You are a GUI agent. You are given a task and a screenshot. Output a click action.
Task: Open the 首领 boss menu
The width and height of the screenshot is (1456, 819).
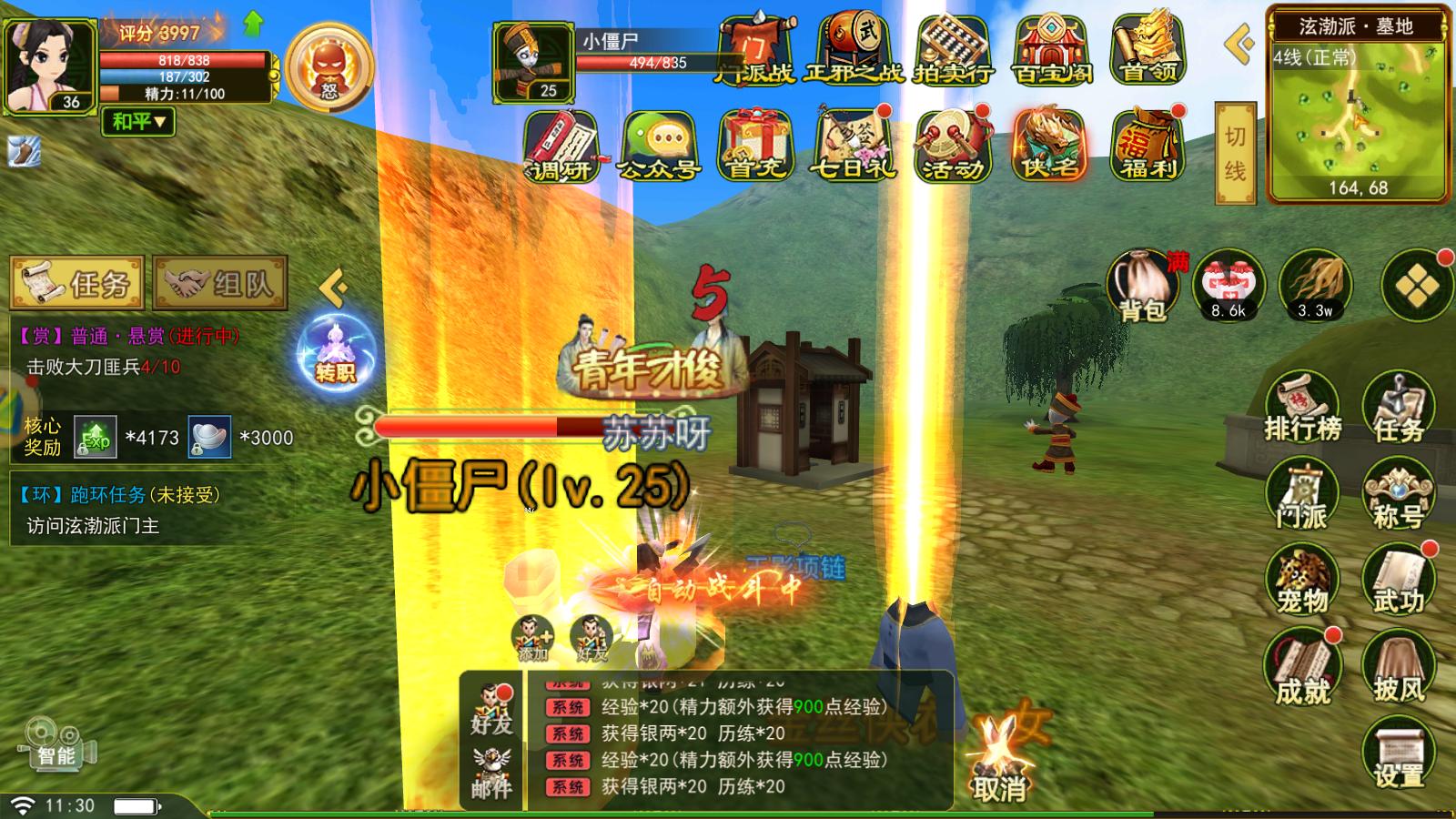tap(1148, 50)
